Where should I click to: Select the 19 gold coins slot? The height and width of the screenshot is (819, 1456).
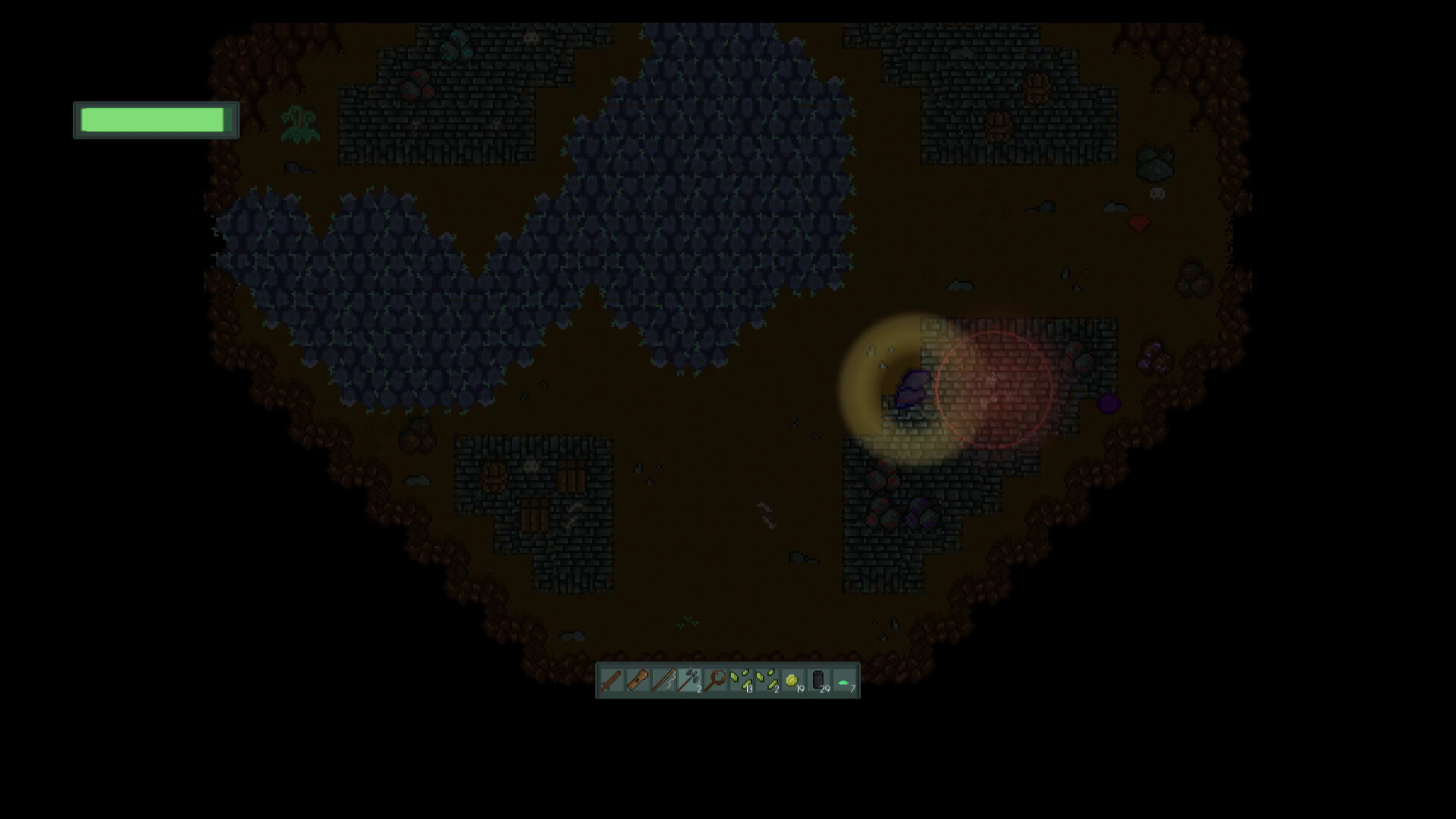pos(792,681)
